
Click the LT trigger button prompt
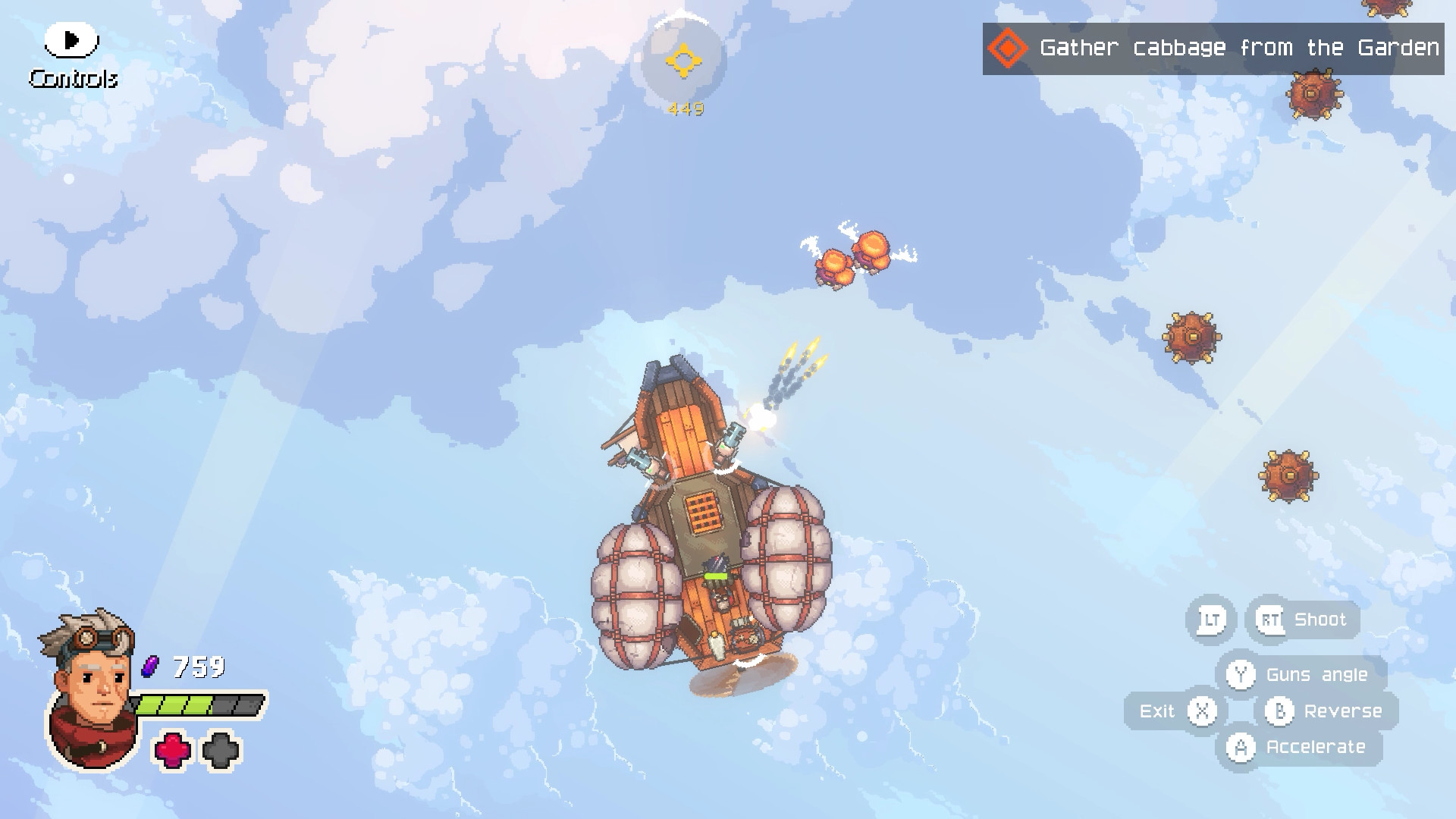pyautogui.click(x=1210, y=619)
